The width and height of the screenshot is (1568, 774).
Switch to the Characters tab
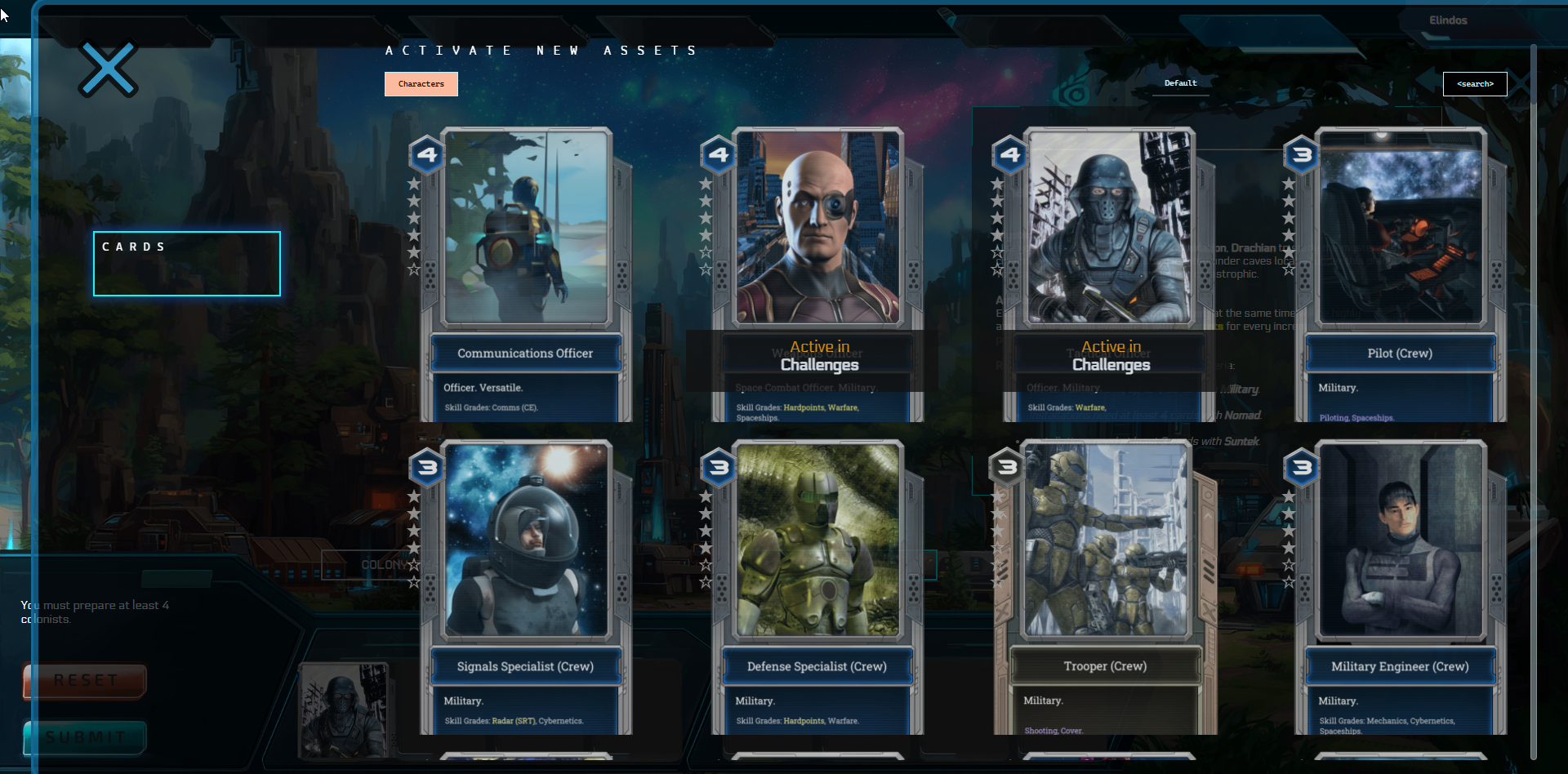coord(421,83)
